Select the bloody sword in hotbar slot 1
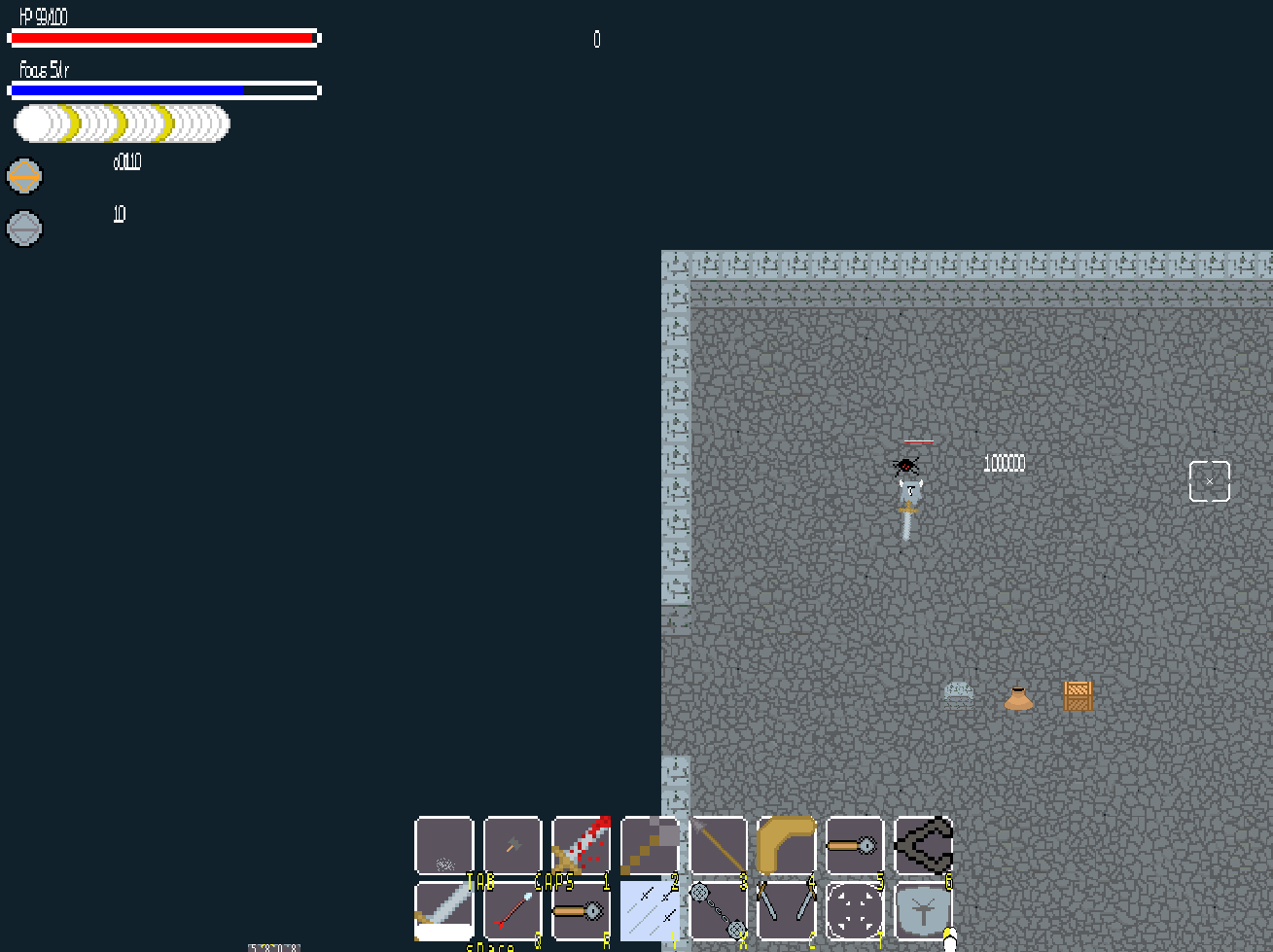This screenshot has height=952, width=1273. coord(582,847)
